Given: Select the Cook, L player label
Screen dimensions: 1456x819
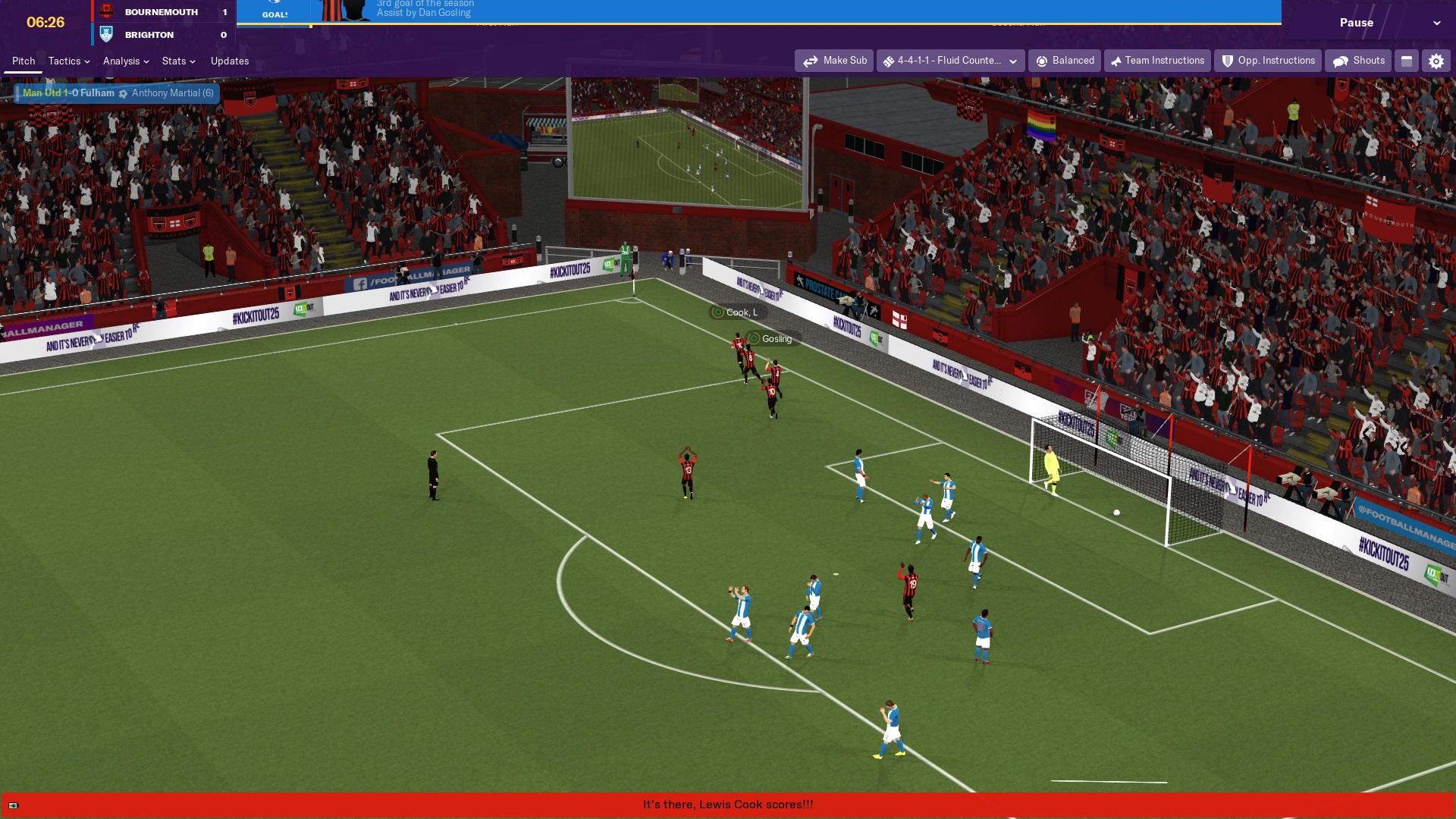Looking at the screenshot, I should coord(738,312).
